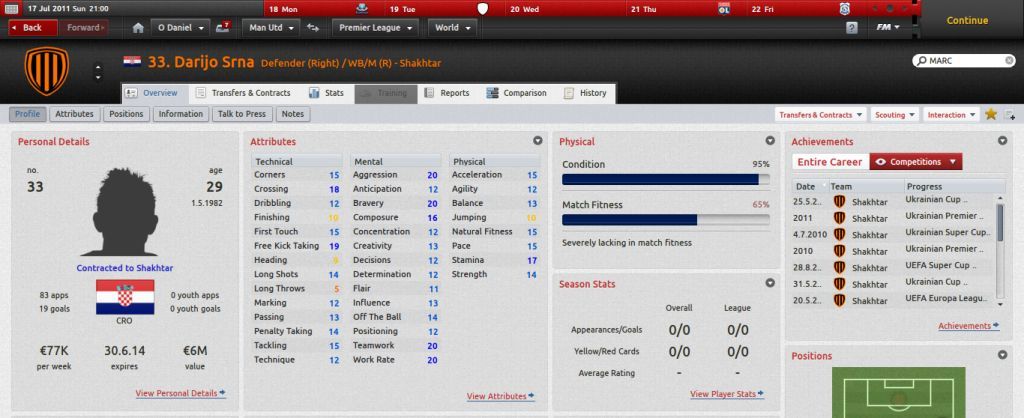Open the Stats tab

coord(326,93)
